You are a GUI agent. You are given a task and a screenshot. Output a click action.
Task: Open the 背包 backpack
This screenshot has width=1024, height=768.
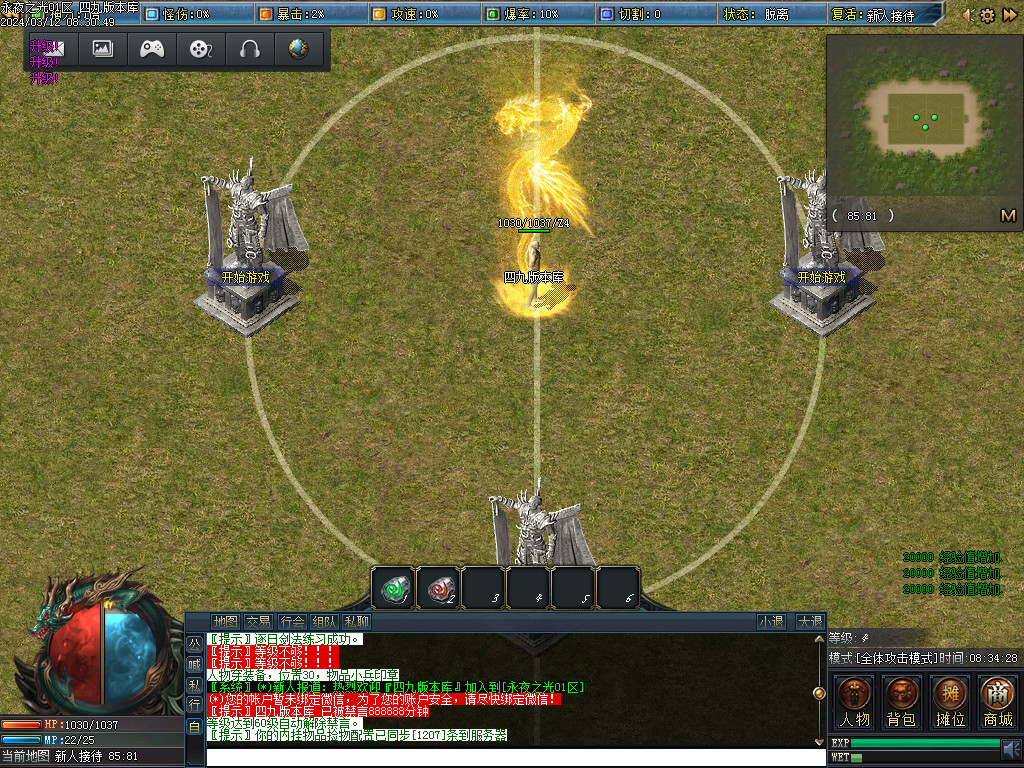[x=901, y=700]
